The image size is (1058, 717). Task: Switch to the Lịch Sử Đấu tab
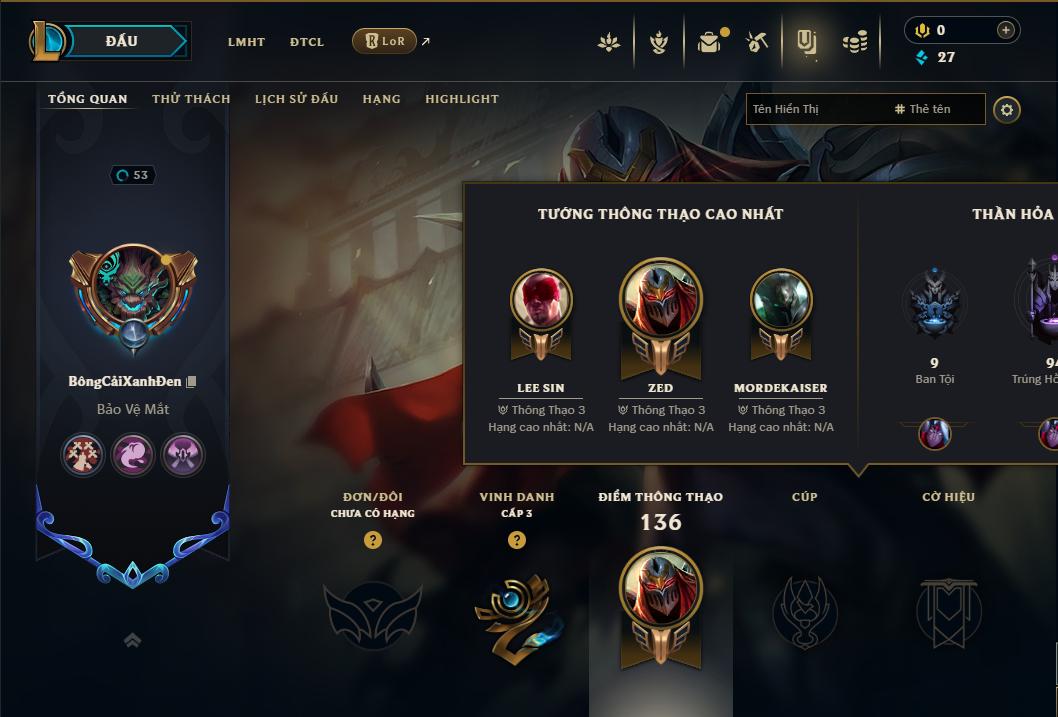tap(296, 99)
